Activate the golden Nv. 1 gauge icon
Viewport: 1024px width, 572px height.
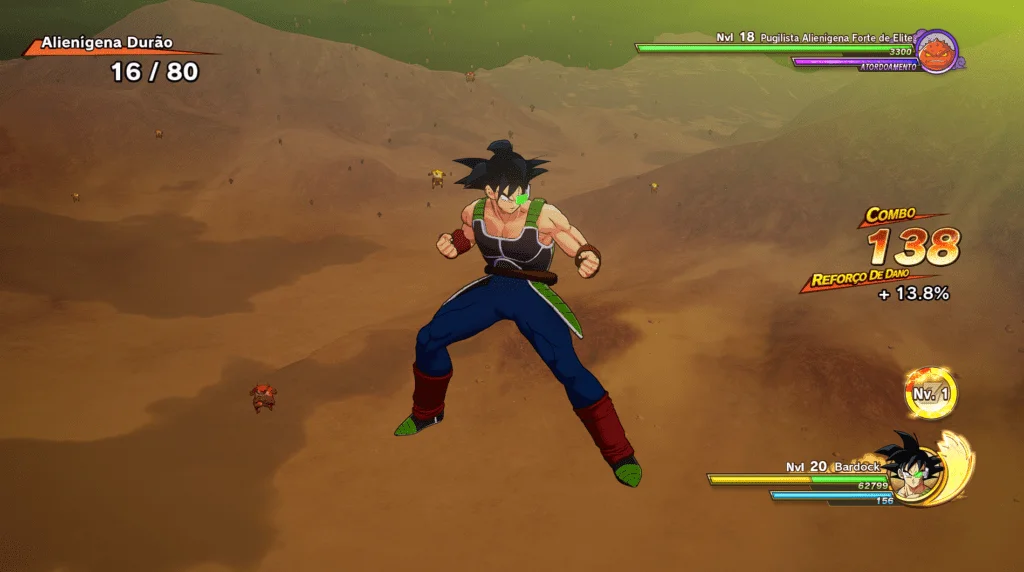pos(931,394)
